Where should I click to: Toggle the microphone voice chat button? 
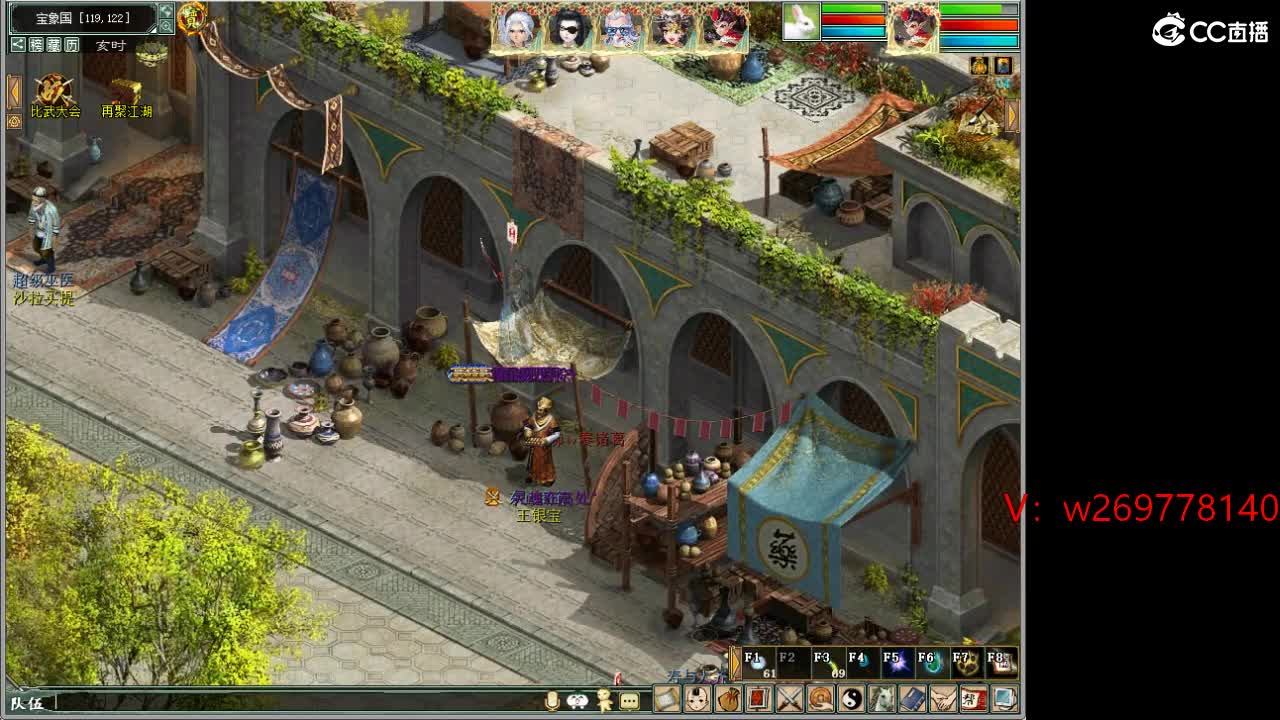[x=551, y=701]
